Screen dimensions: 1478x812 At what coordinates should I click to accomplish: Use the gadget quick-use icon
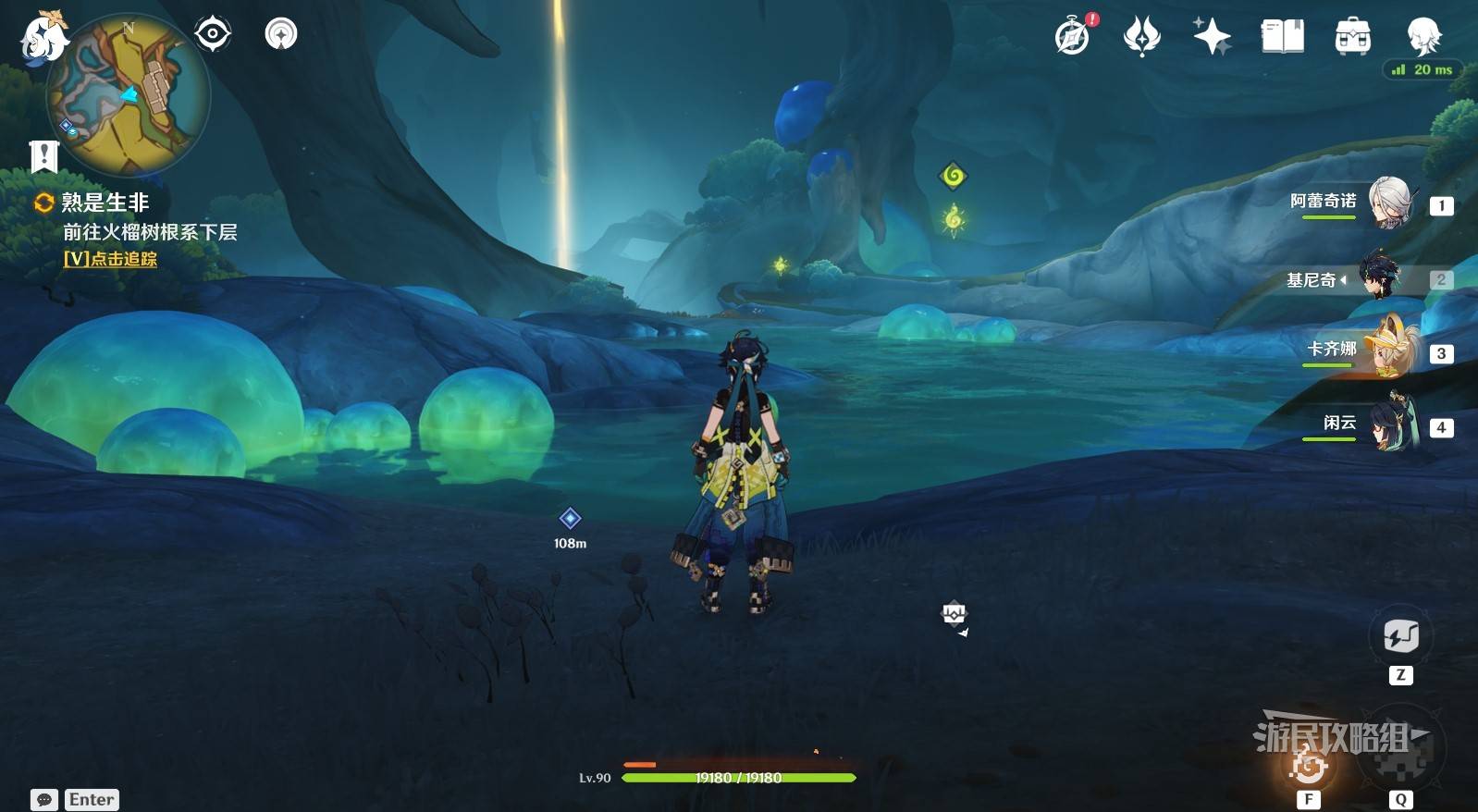[1400, 636]
